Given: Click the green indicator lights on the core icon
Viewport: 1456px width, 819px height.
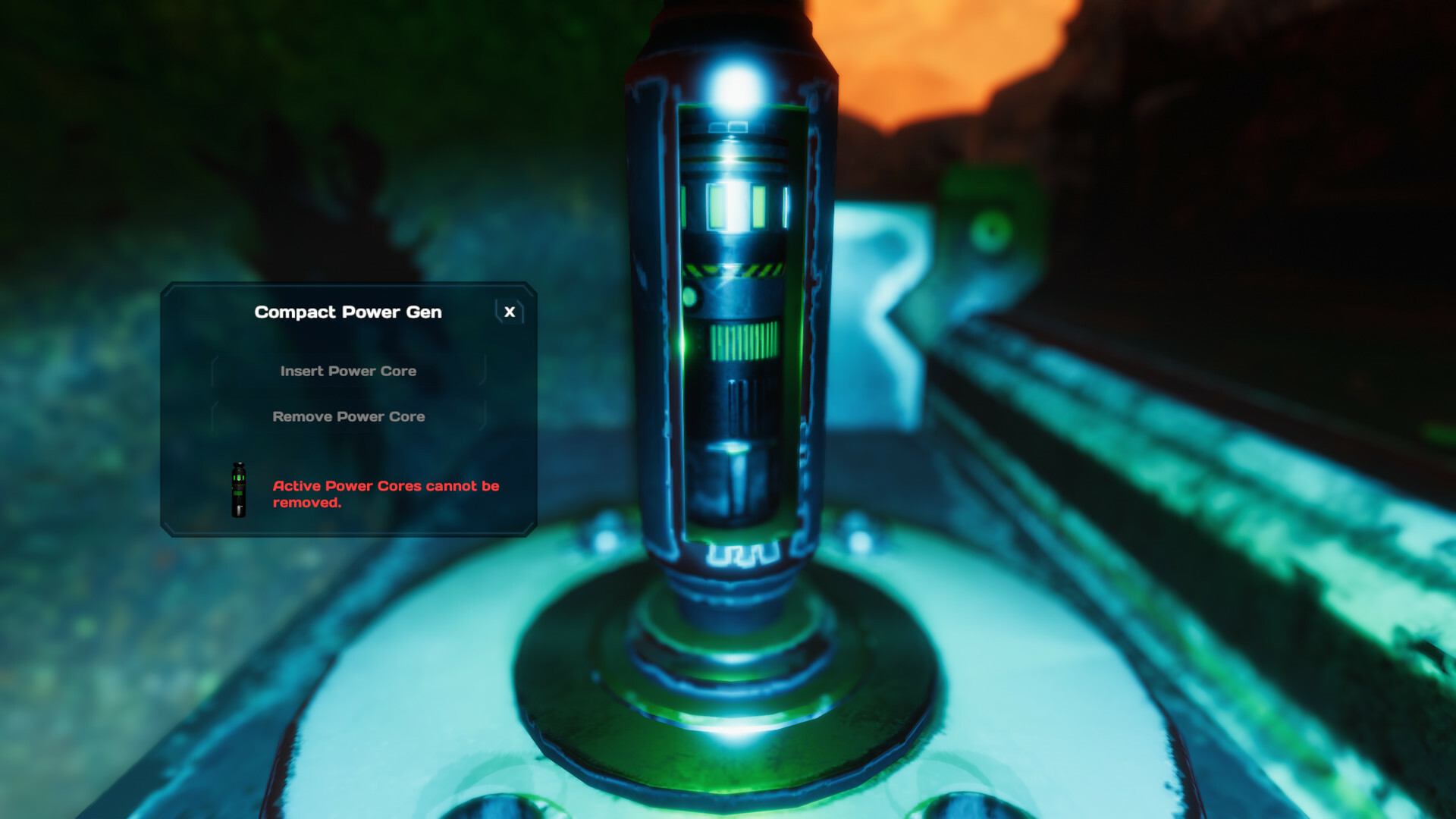Looking at the screenshot, I should pos(238,477).
